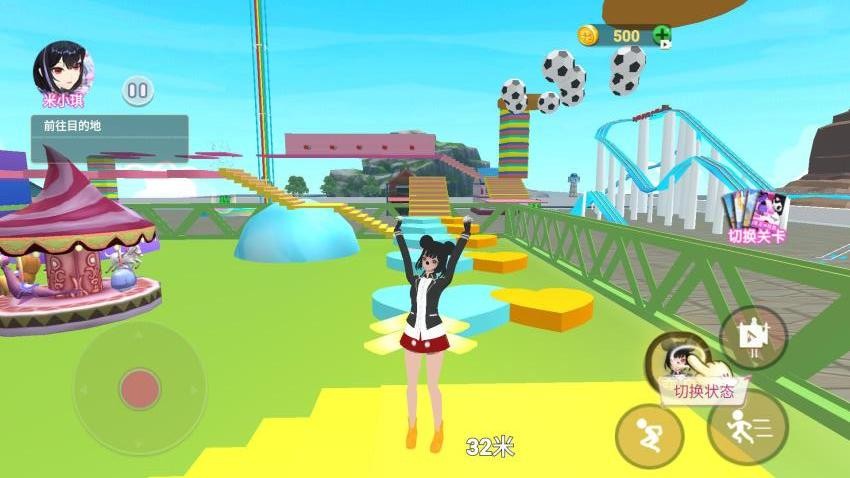850x478 pixels.
Task: Activate the running figure sprint button
Action: (x=747, y=426)
